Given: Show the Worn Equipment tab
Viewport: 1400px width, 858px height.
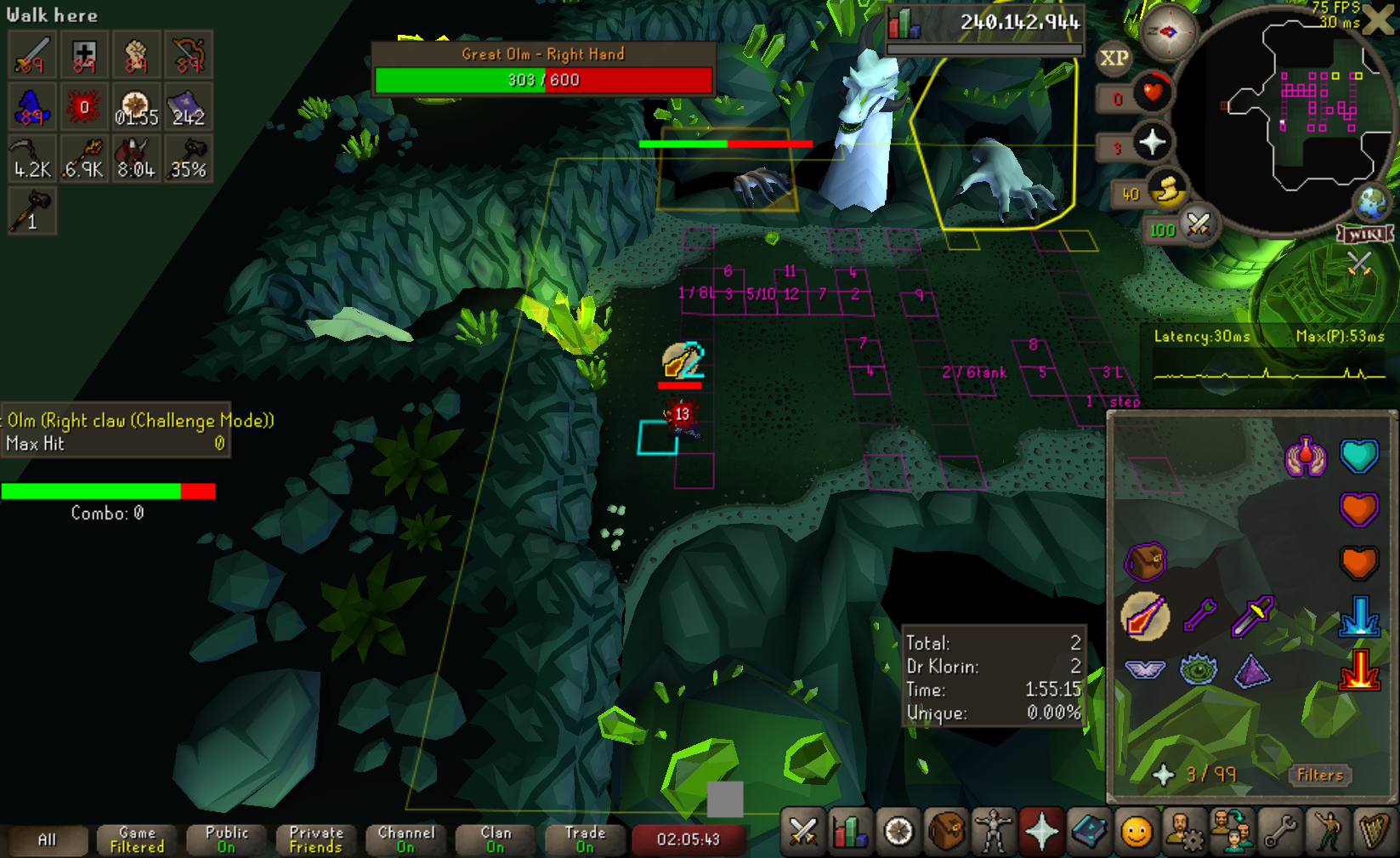Looking at the screenshot, I should pyautogui.click(x=993, y=831).
